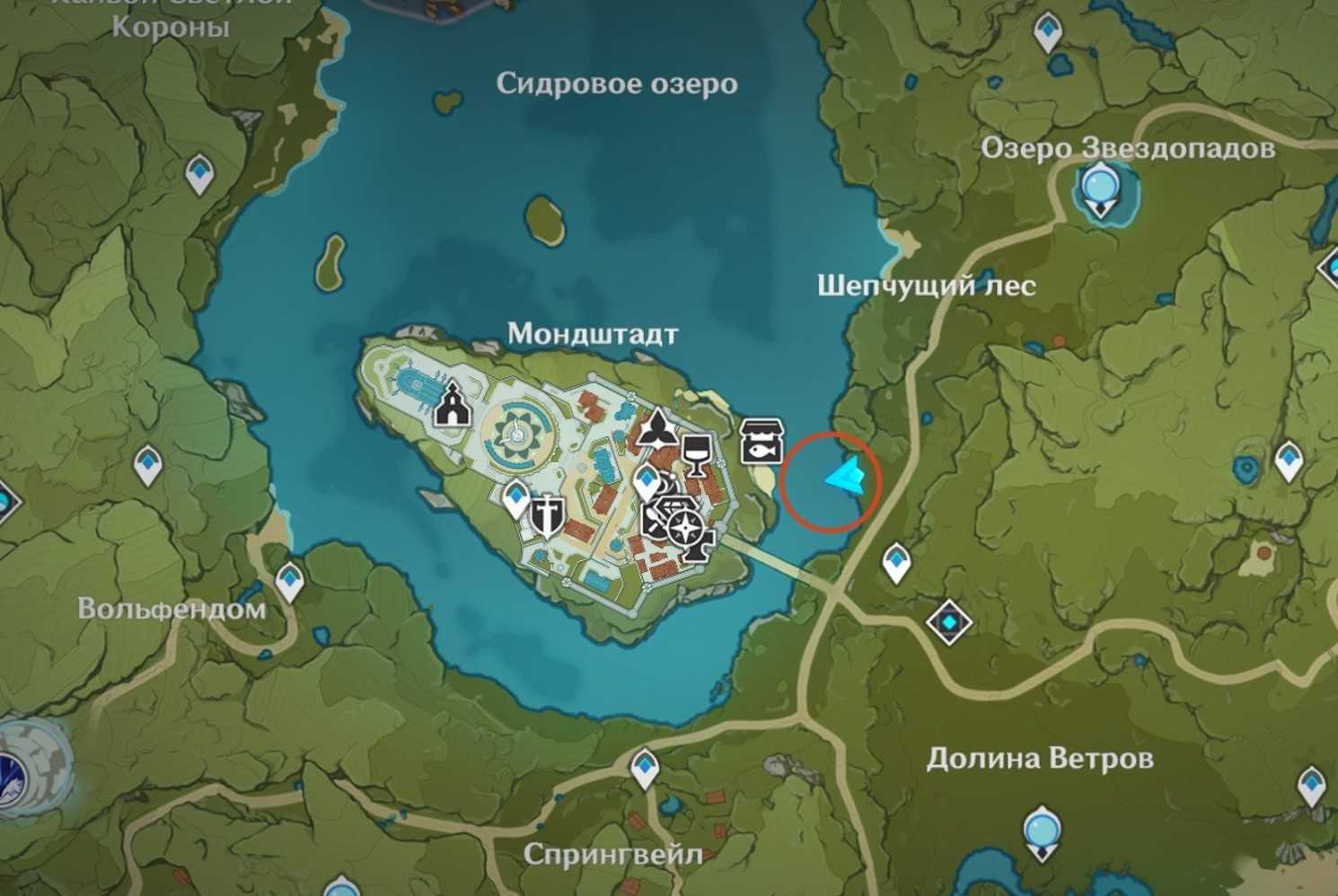Select the Statue of the Seven below Долина Ветров

point(1040,831)
